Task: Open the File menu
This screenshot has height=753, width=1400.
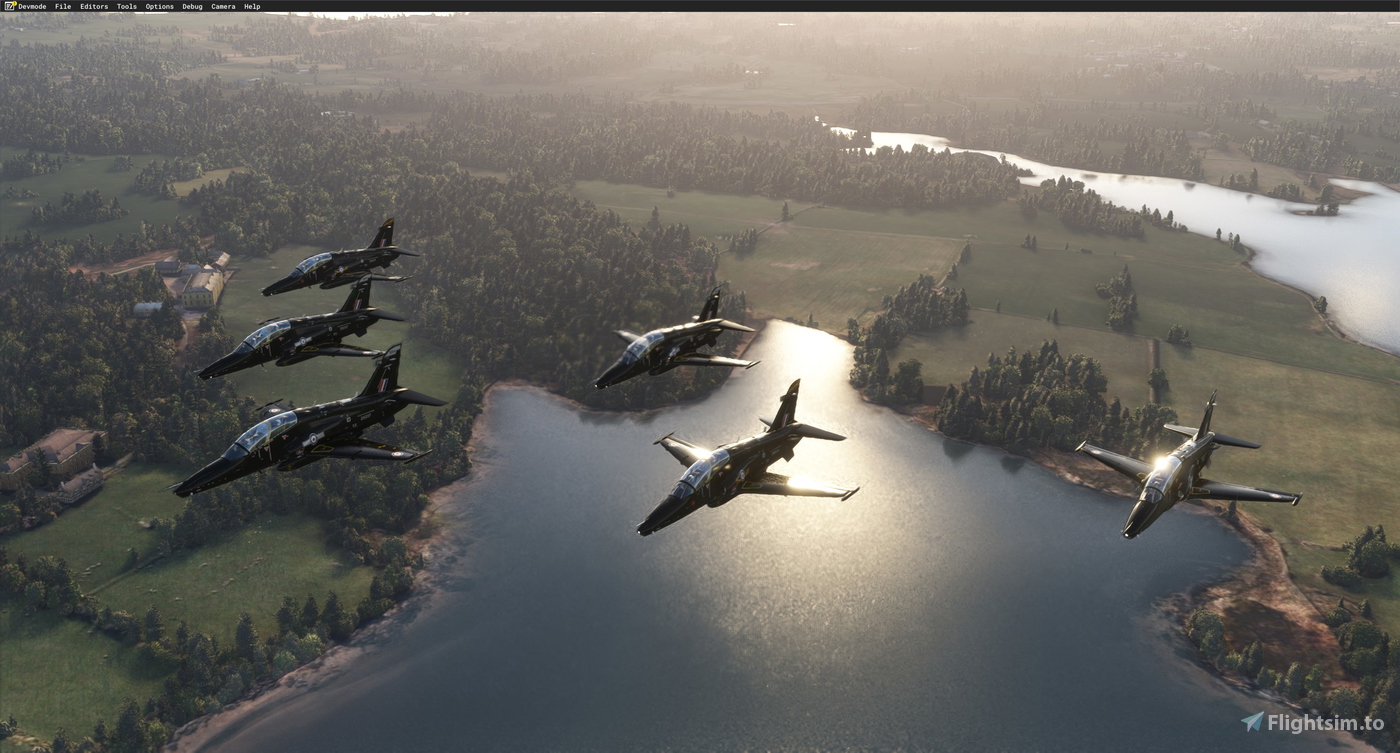Action: (x=63, y=6)
